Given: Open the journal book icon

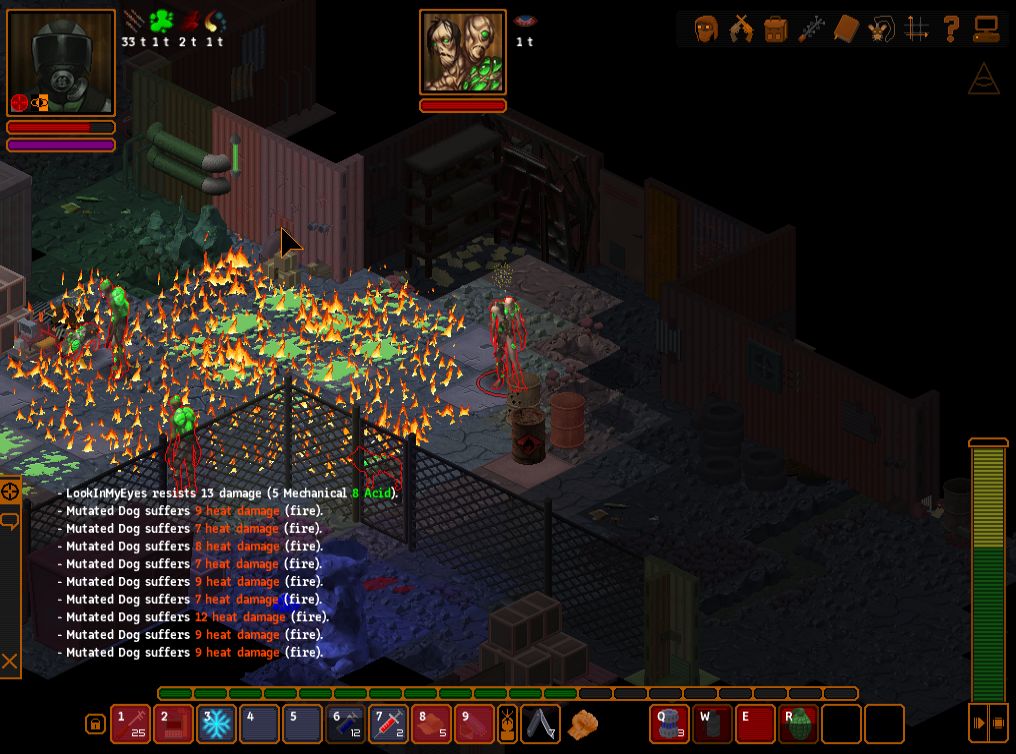Looking at the screenshot, I should (846, 28).
